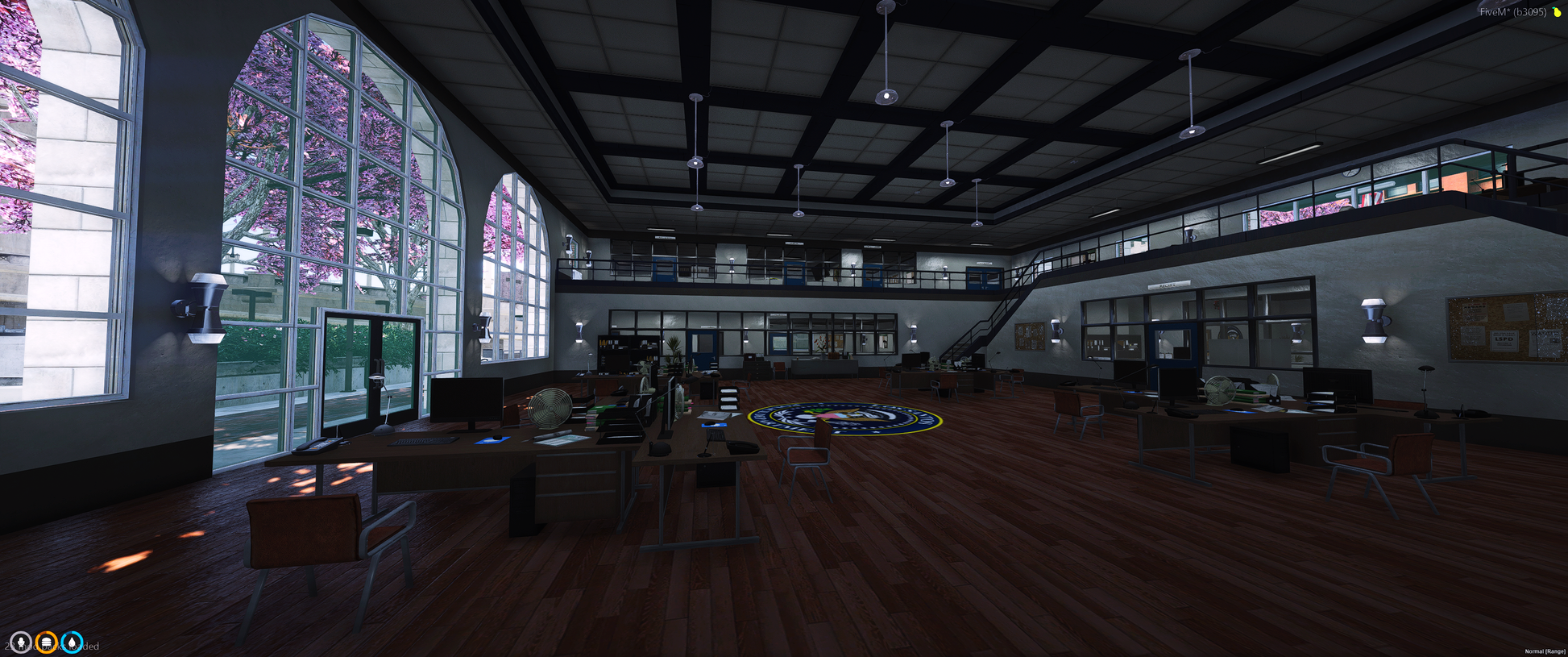Image resolution: width=1568 pixels, height=657 pixels.
Task: Select the burger hunger status icon
Action: click(x=47, y=643)
